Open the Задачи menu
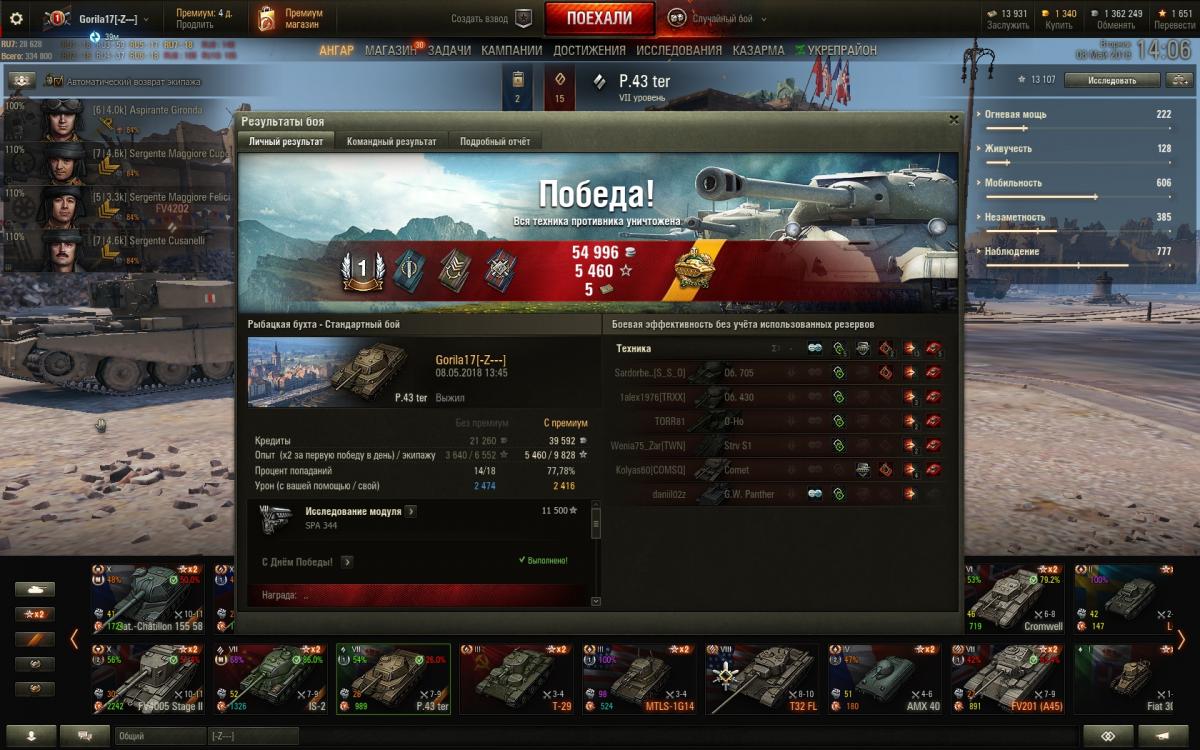The width and height of the screenshot is (1200, 750). [x=449, y=50]
